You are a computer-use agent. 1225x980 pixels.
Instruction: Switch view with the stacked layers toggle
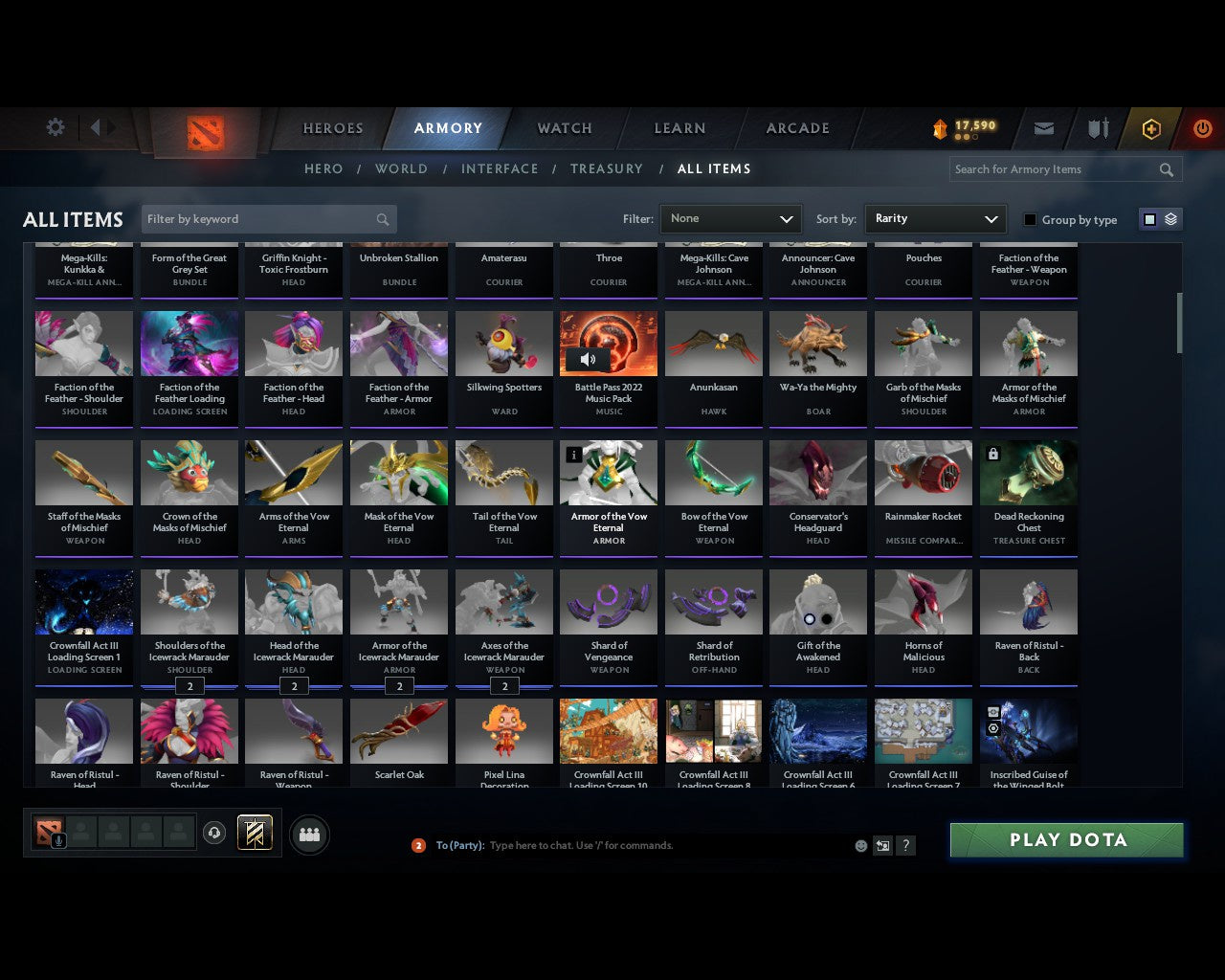(x=1168, y=219)
